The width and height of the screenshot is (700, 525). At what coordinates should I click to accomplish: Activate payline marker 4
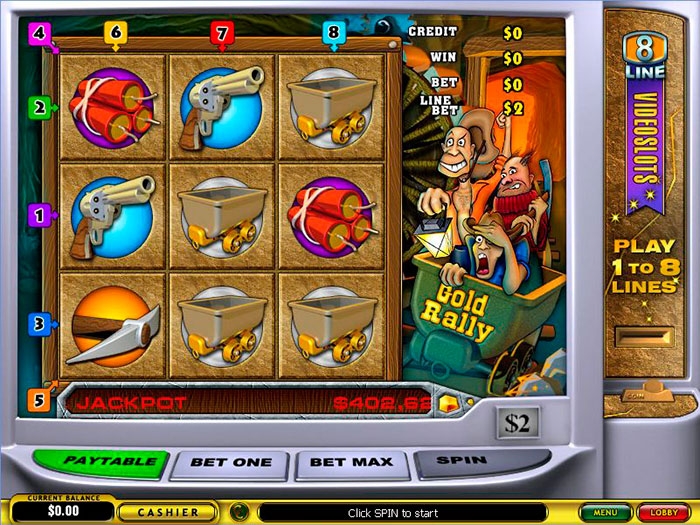click(x=39, y=33)
